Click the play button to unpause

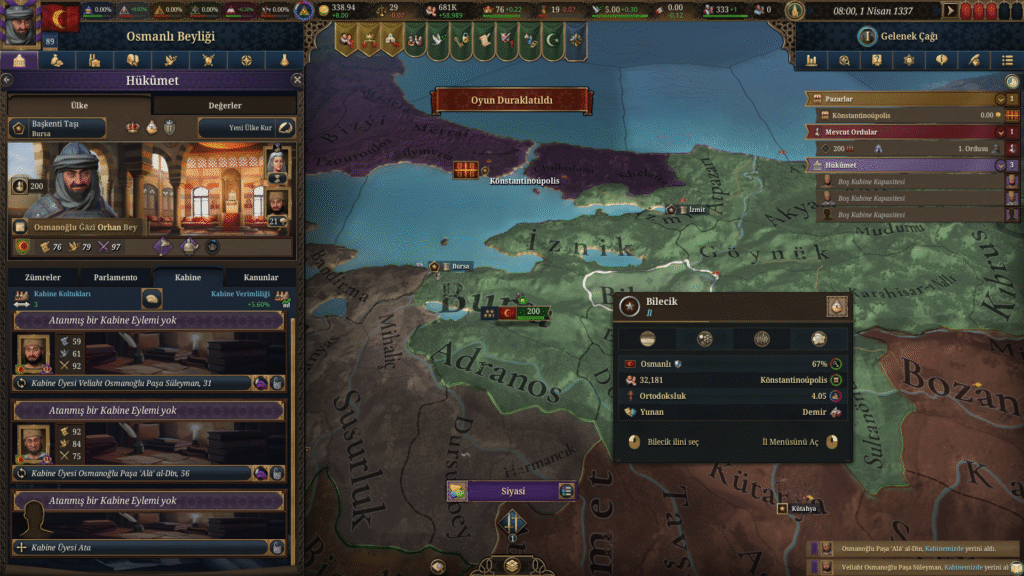[x=951, y=11]
